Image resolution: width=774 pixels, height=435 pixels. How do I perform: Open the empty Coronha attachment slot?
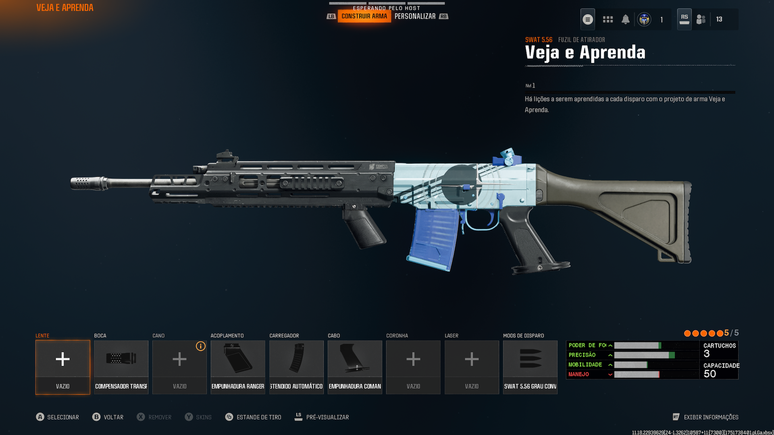tap(413, 366)
